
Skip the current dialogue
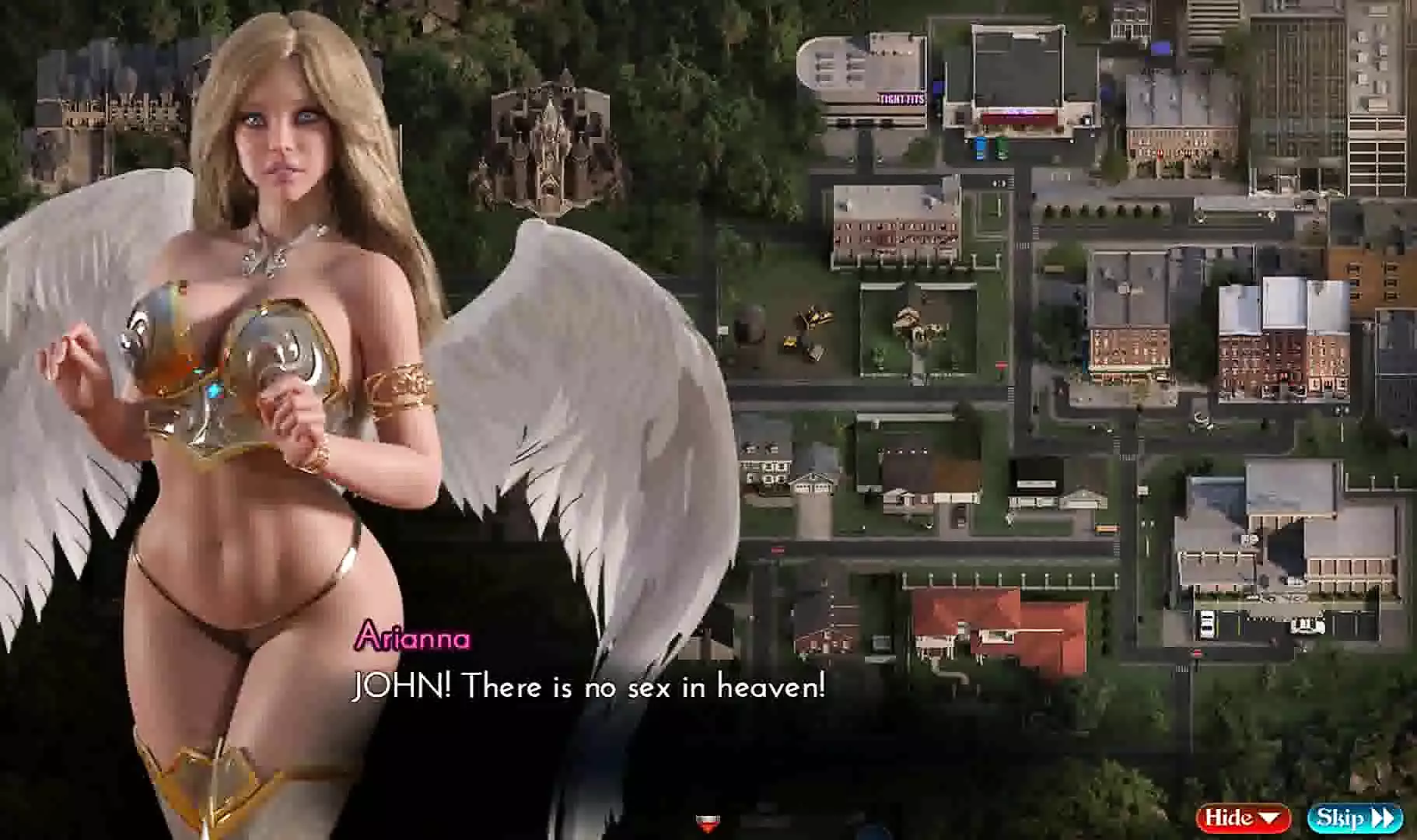pyautogui.click(x=1354, y=817)
